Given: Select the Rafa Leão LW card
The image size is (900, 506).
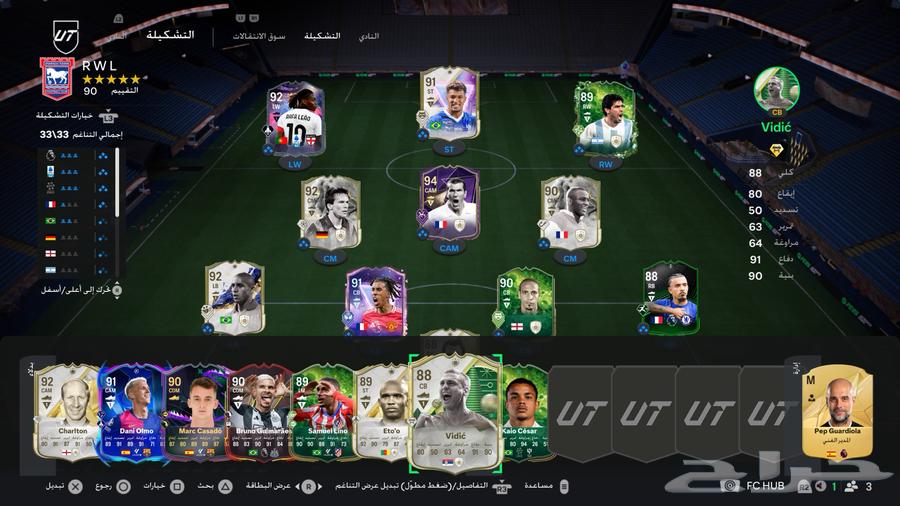Looking at the screenshot, I should [x=295, y=118].
